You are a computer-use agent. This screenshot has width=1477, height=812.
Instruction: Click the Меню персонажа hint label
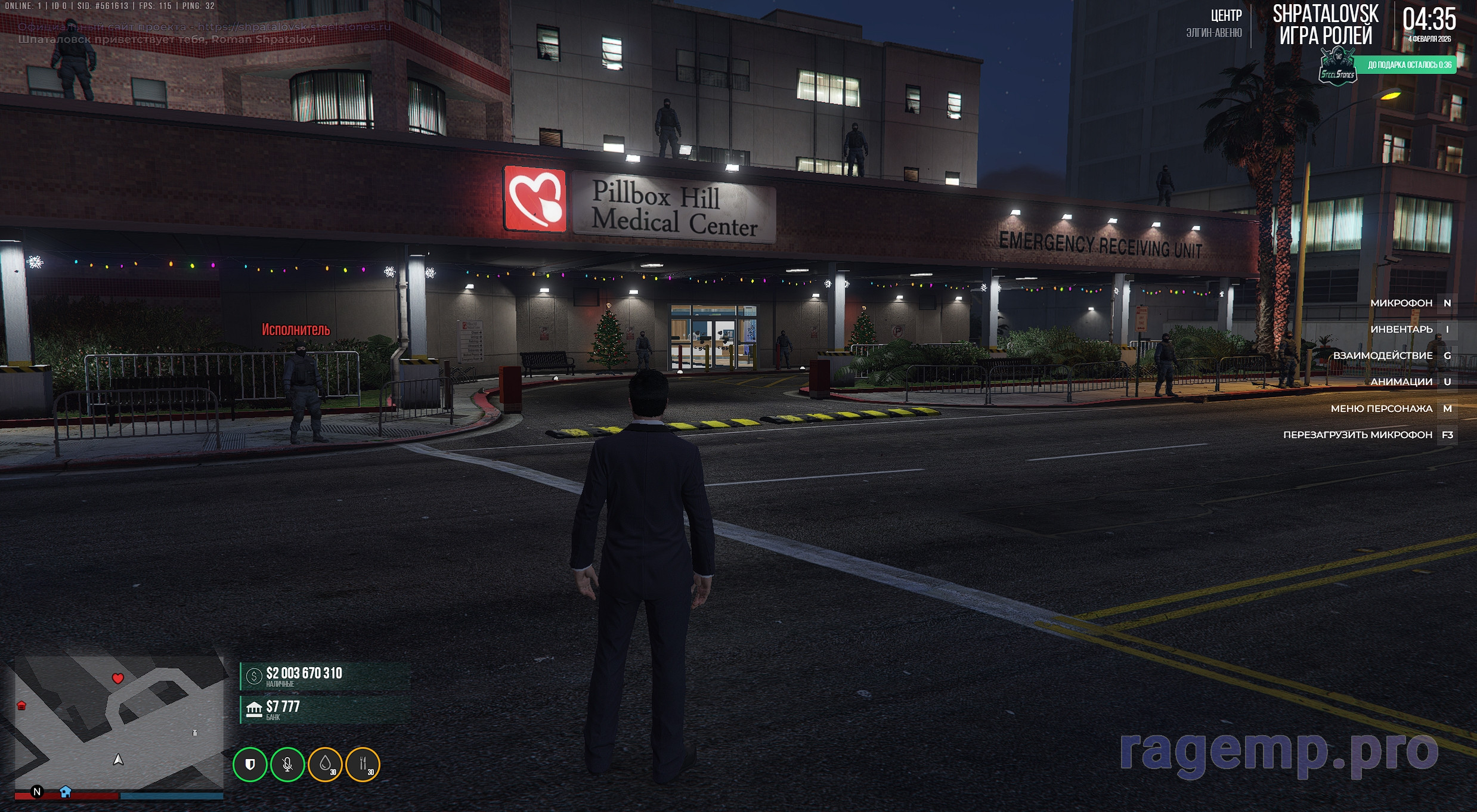coord(1381,408)
